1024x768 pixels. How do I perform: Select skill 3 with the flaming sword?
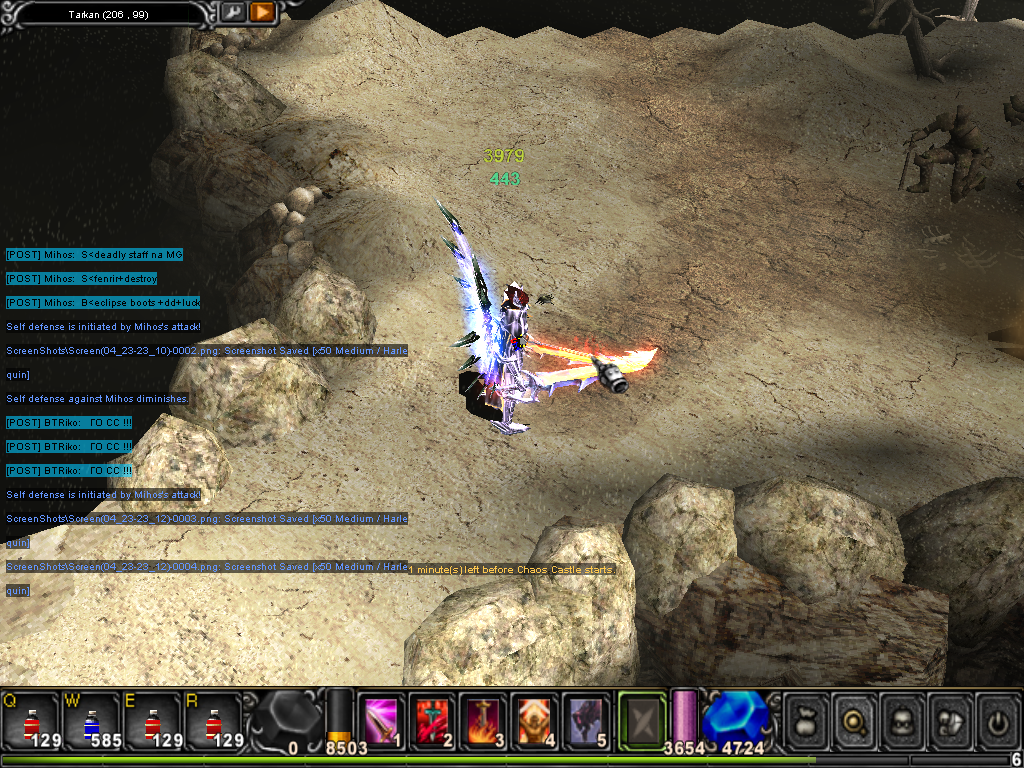tap(485, 720)
